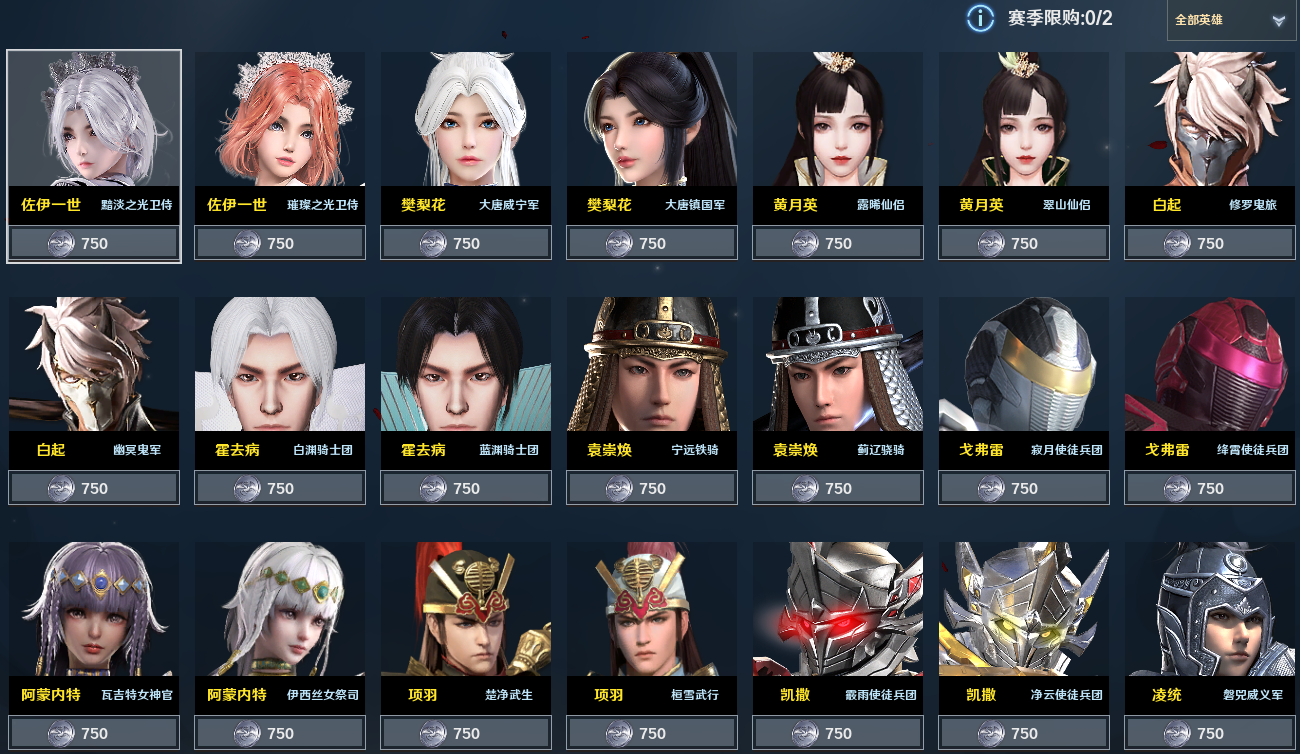Select the 凯撒 霰雨使徒兵团 red-eyed armor skin
The image size is (1300, 754).
click(x=838, y=610)
